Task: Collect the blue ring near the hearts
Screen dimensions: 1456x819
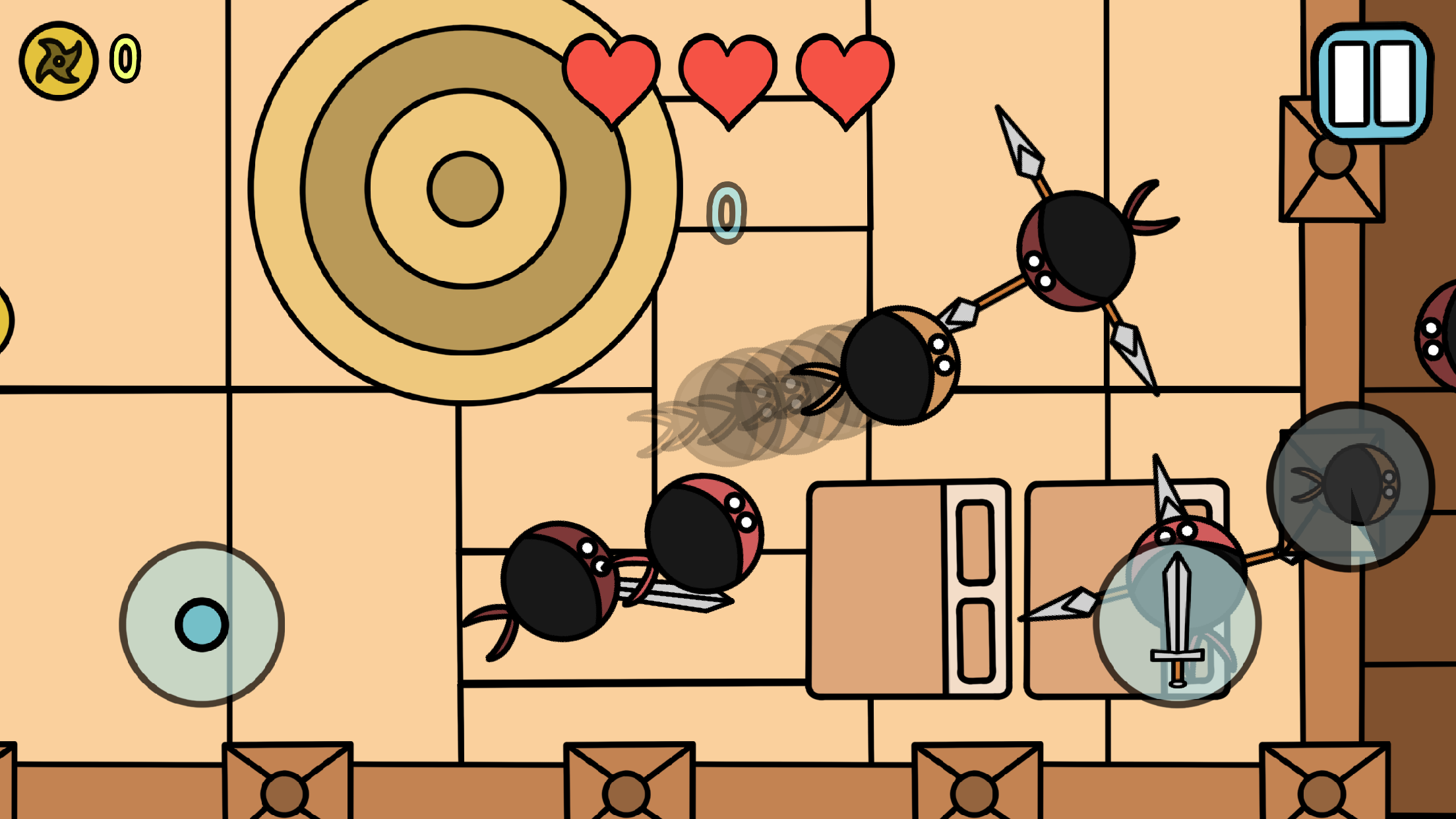Action: pyautogui.click(x=726, y=212)
